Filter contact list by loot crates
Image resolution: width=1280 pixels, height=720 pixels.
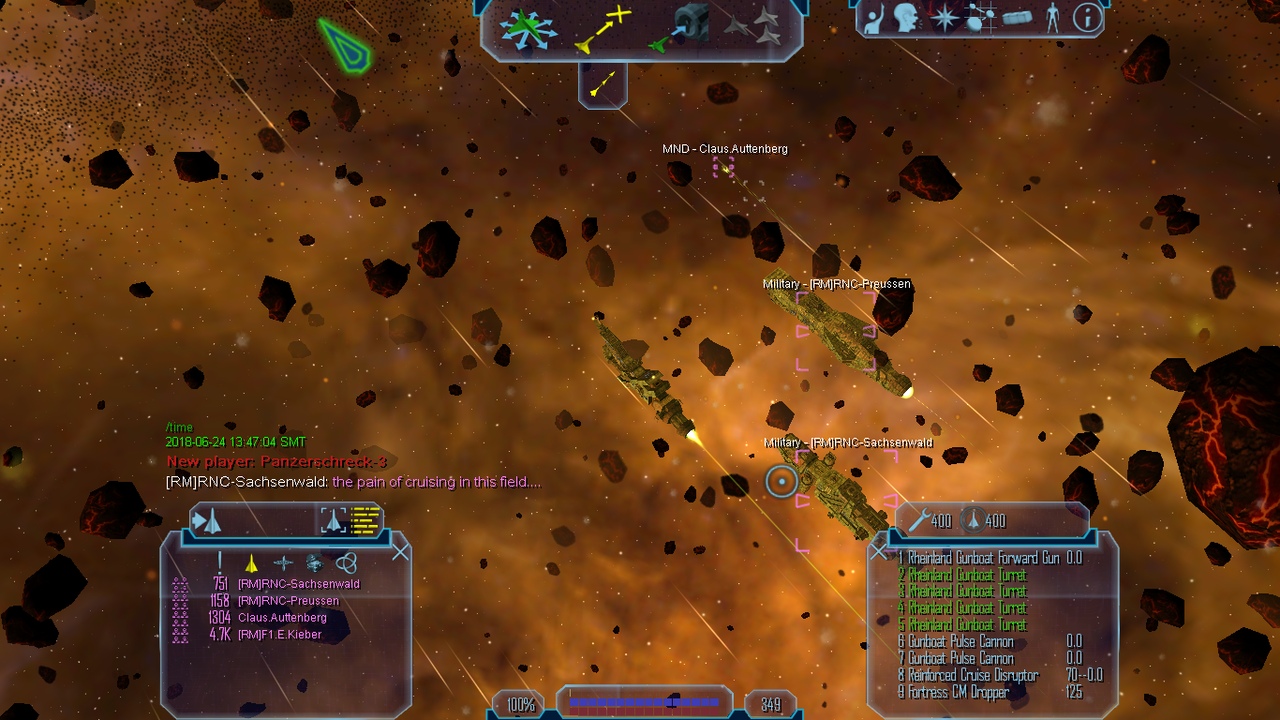[x=314, y=563]
